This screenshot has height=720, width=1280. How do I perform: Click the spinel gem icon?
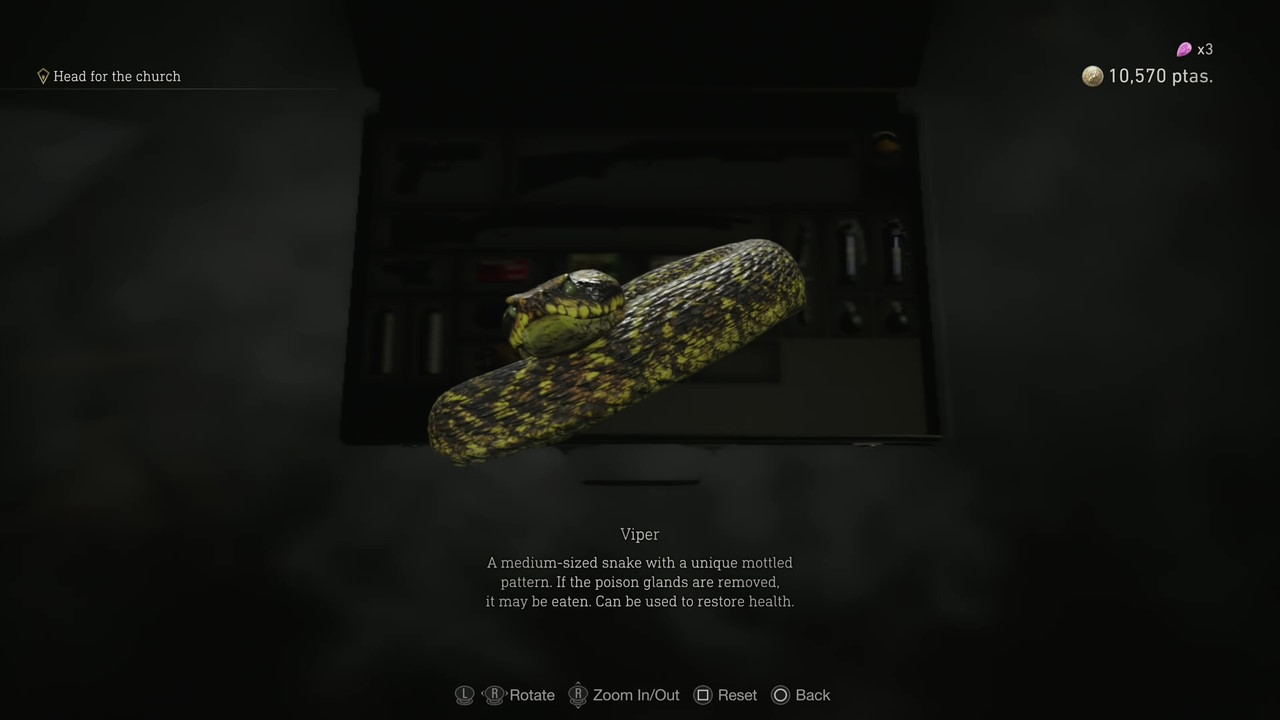1183,49
